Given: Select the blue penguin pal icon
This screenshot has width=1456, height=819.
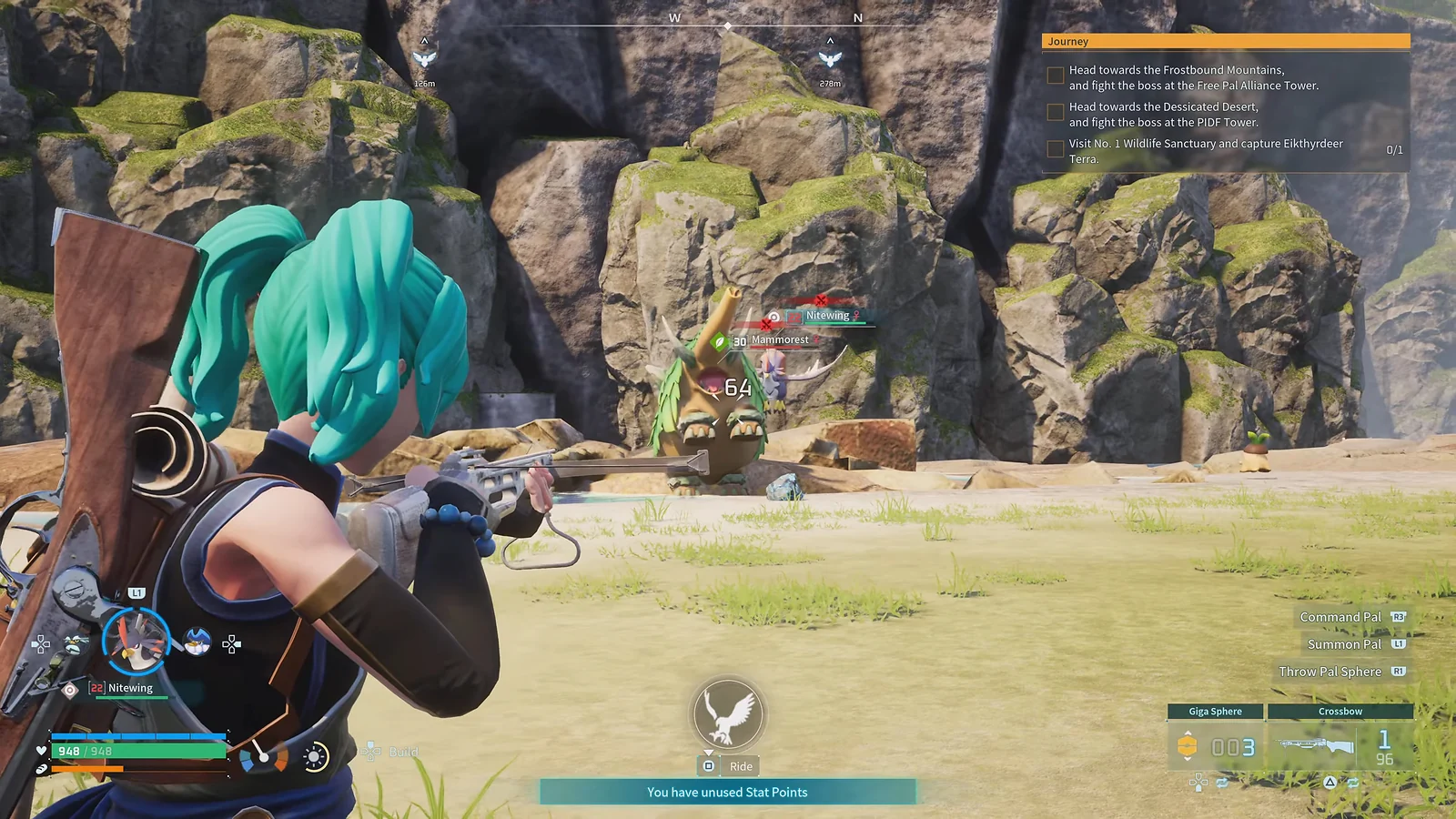Looking at the screenshot, I should click(197, 642).
